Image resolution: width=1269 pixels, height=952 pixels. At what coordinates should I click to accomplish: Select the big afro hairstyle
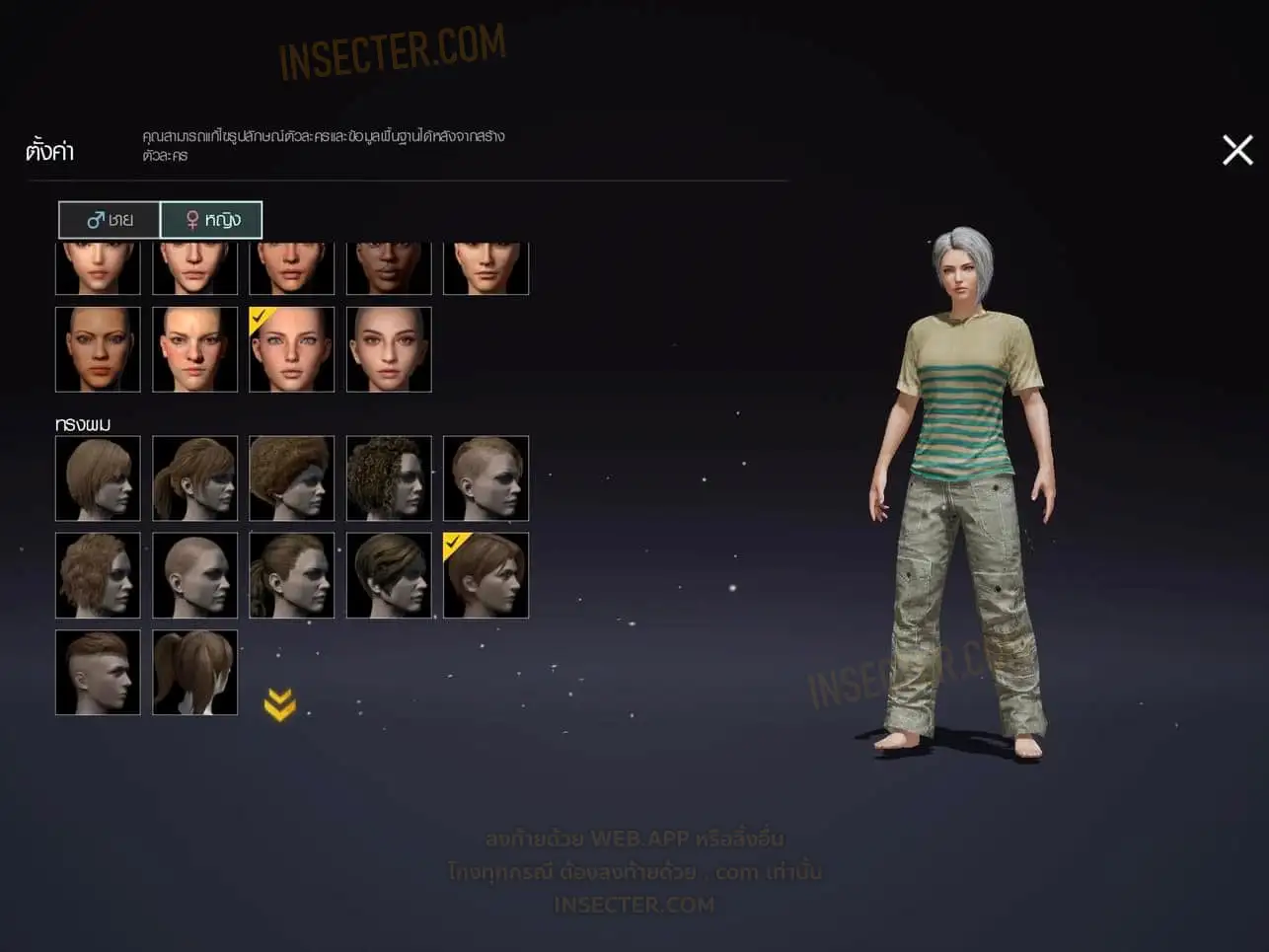[292, 478]
